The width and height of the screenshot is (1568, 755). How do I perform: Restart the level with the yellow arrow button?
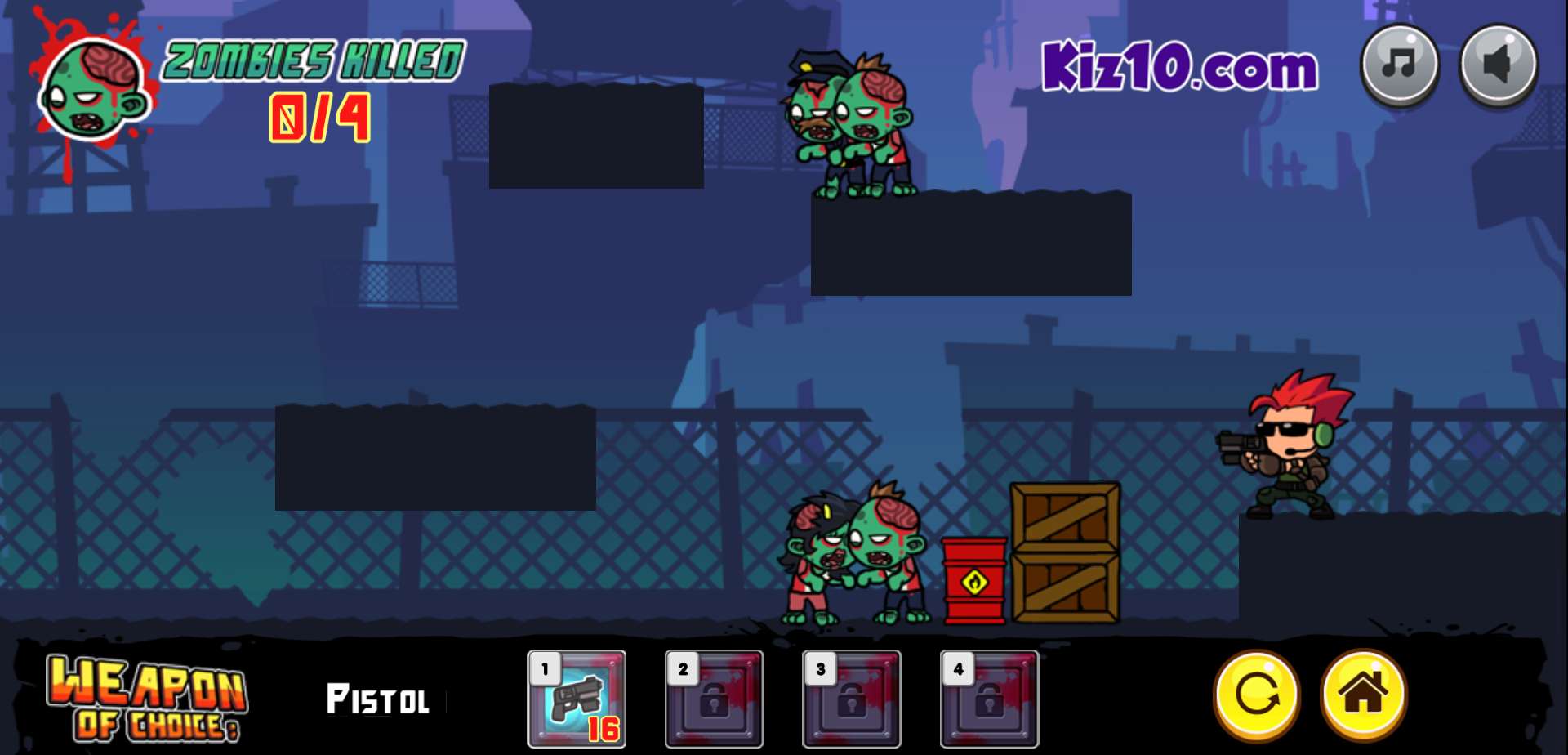coord(1256,695)
